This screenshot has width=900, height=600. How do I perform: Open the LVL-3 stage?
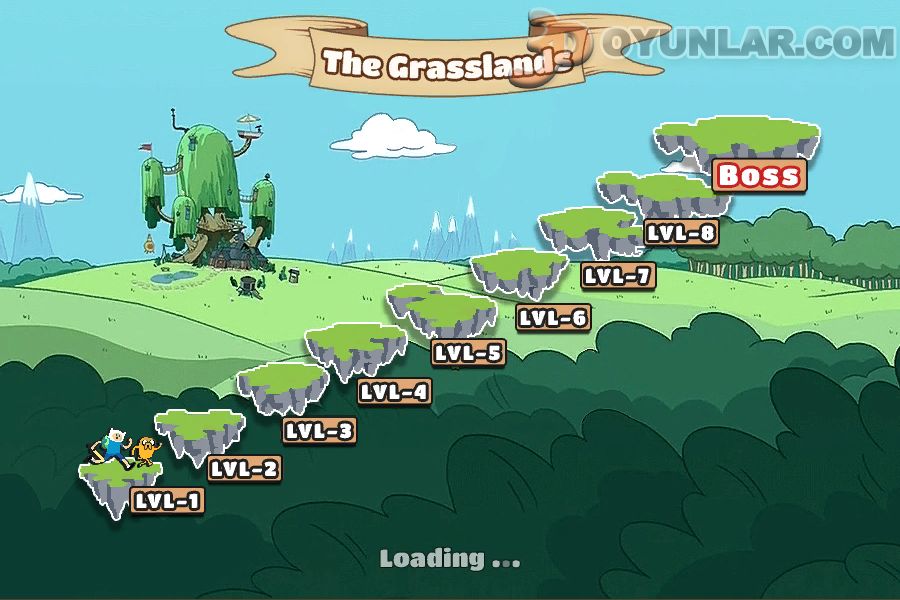click(x=319, y=431)
